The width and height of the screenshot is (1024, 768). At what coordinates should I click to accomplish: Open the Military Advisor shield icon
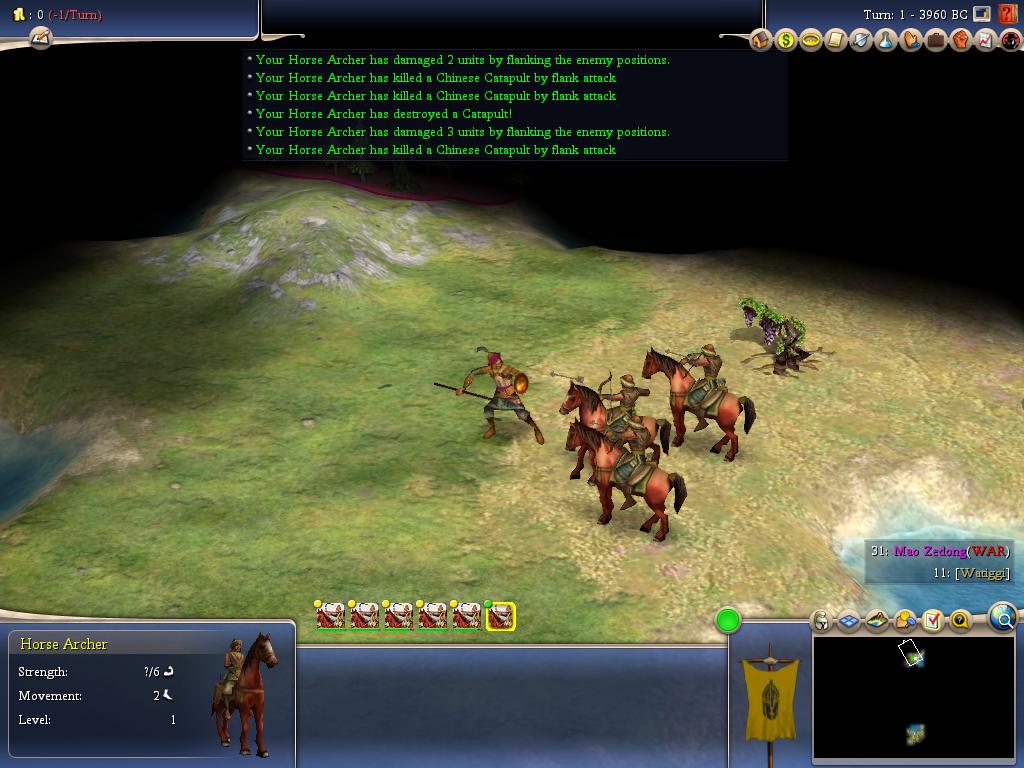pos(861,40)
